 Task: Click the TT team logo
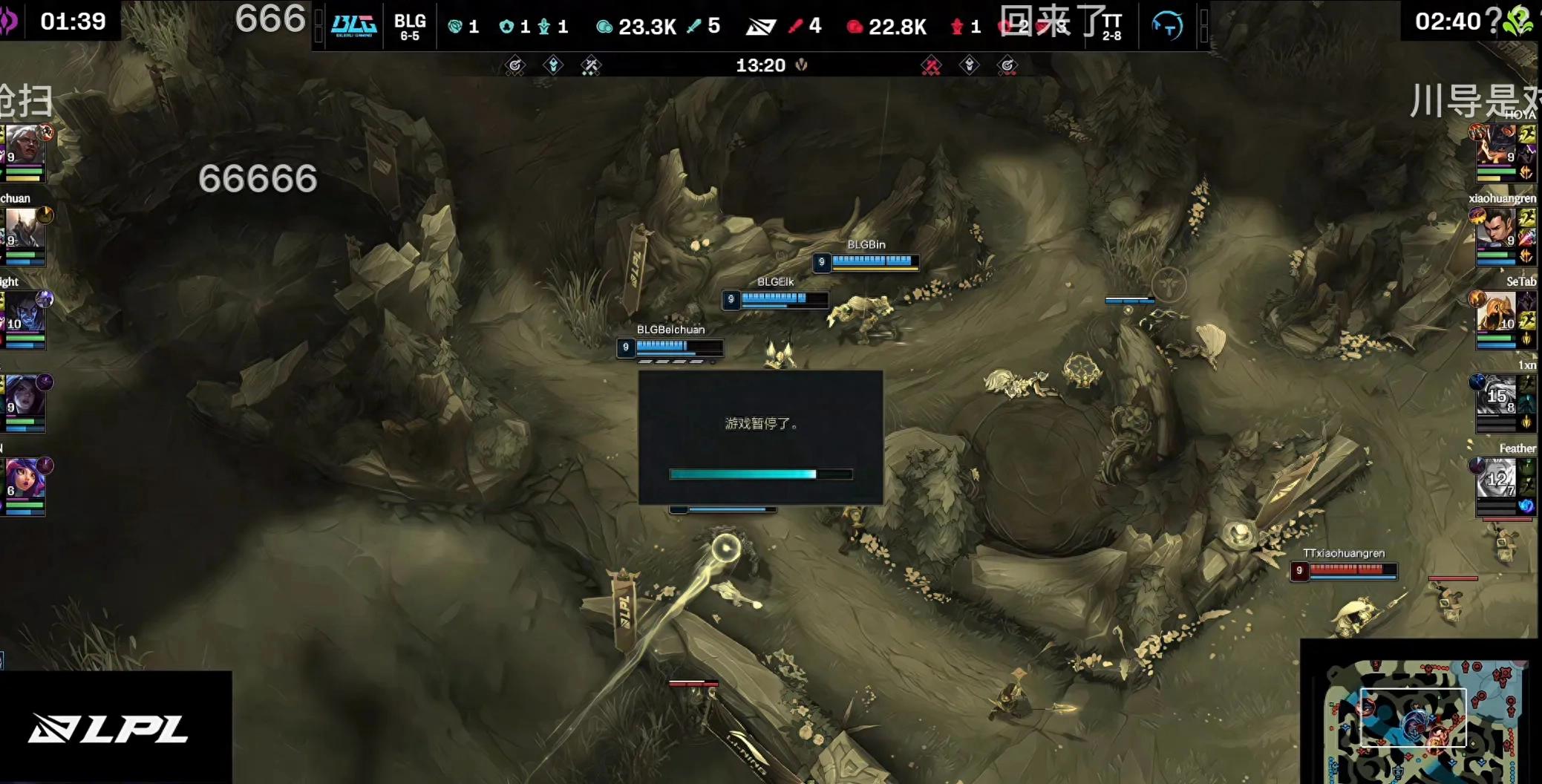pyautogui.click(x=1166, y=26)
